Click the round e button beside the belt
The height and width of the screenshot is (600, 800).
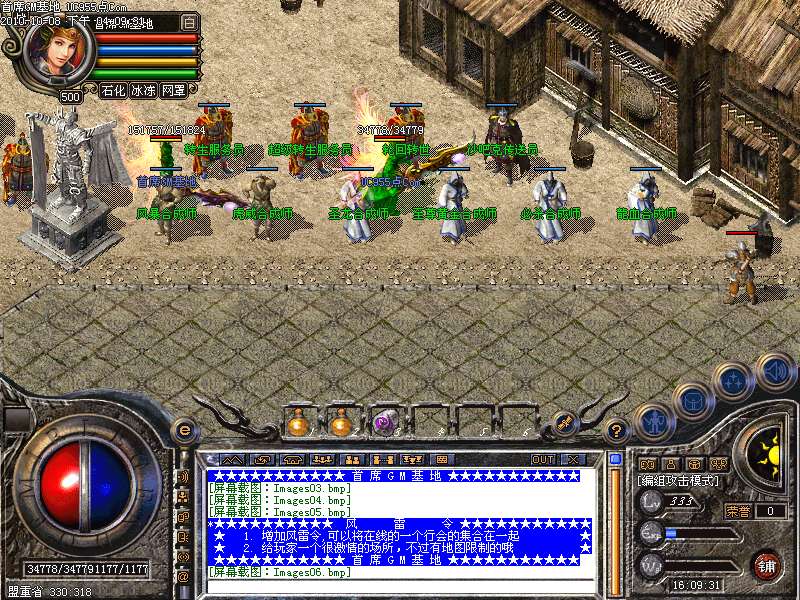[185, 431]
